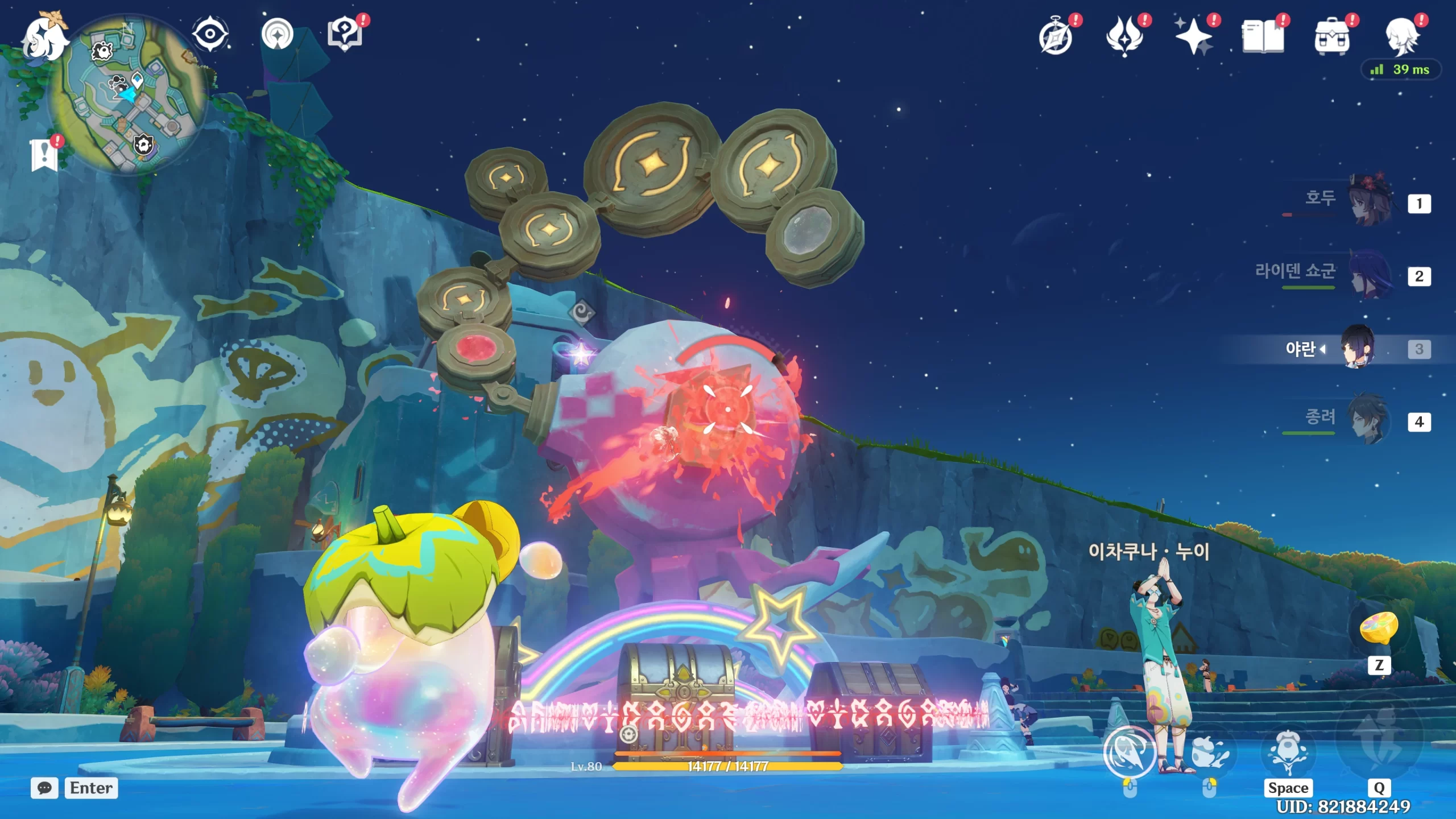The height and width of the screenshot is (819, 1456).
Task: Use the circular attack skill button
Action: (1130, 752)
